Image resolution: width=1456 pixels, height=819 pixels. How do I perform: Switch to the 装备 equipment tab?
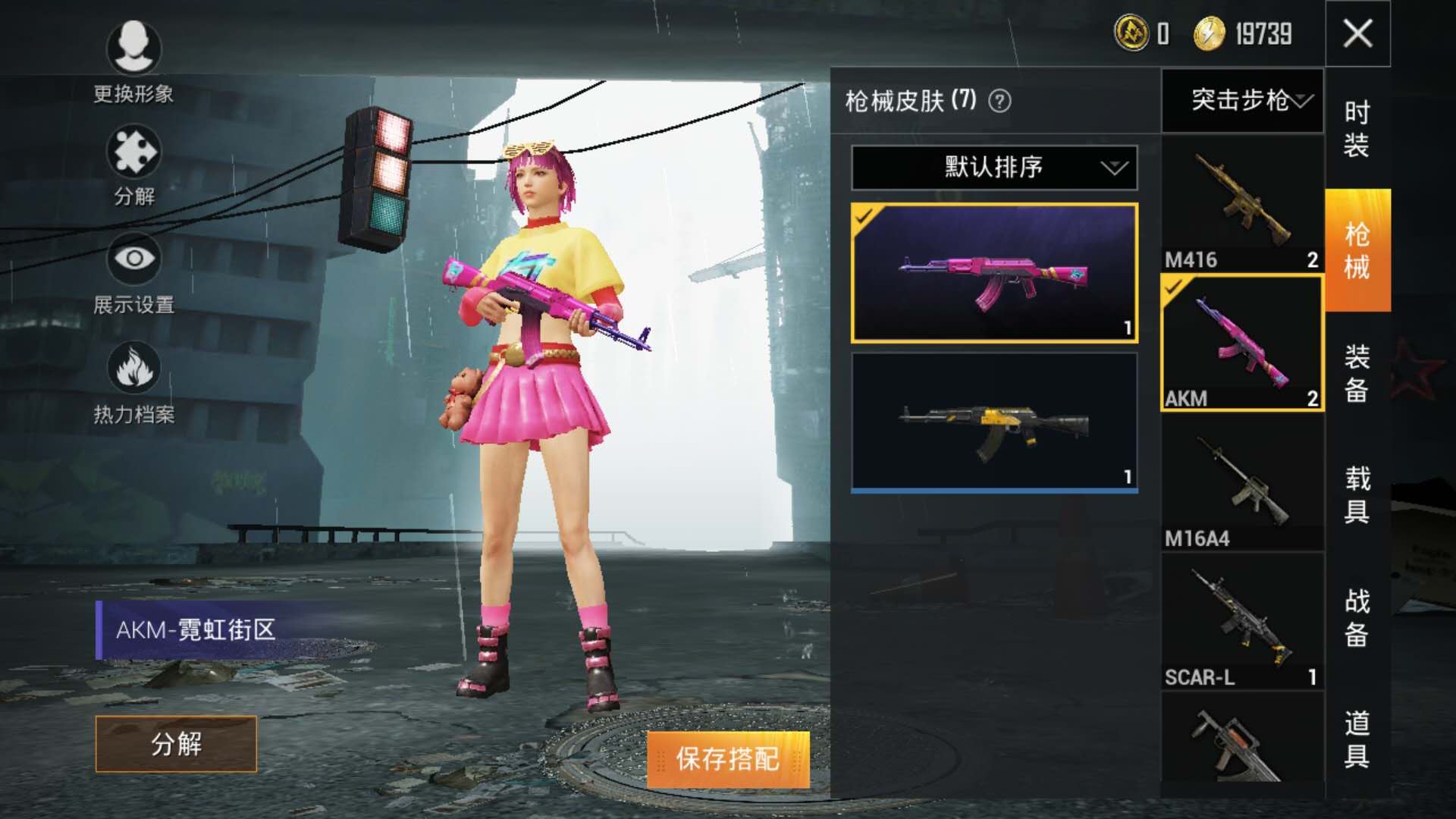(x=1357, y=373)
